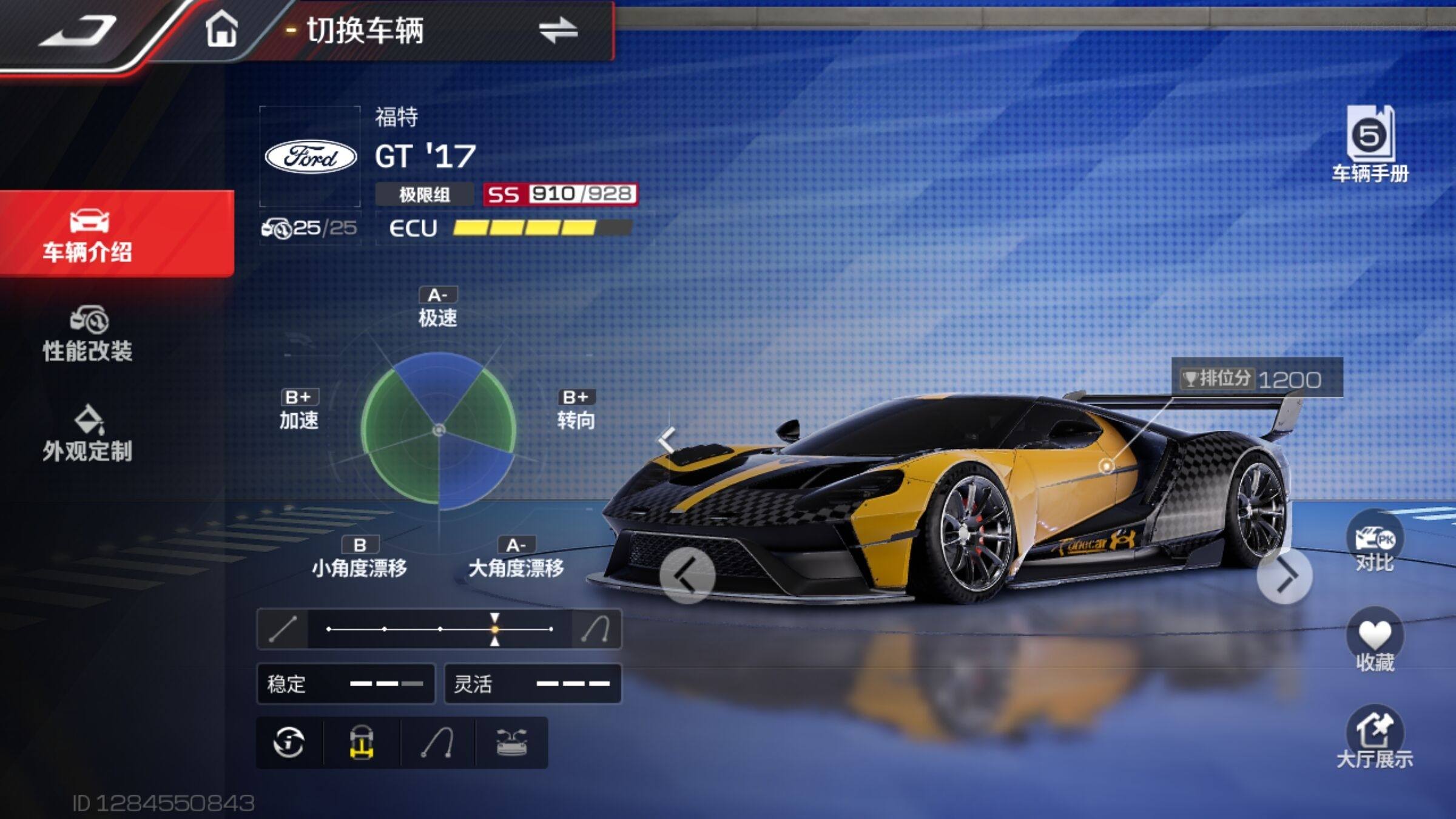Click the 排位分 1200 ranking tag

coord(1256,379)
